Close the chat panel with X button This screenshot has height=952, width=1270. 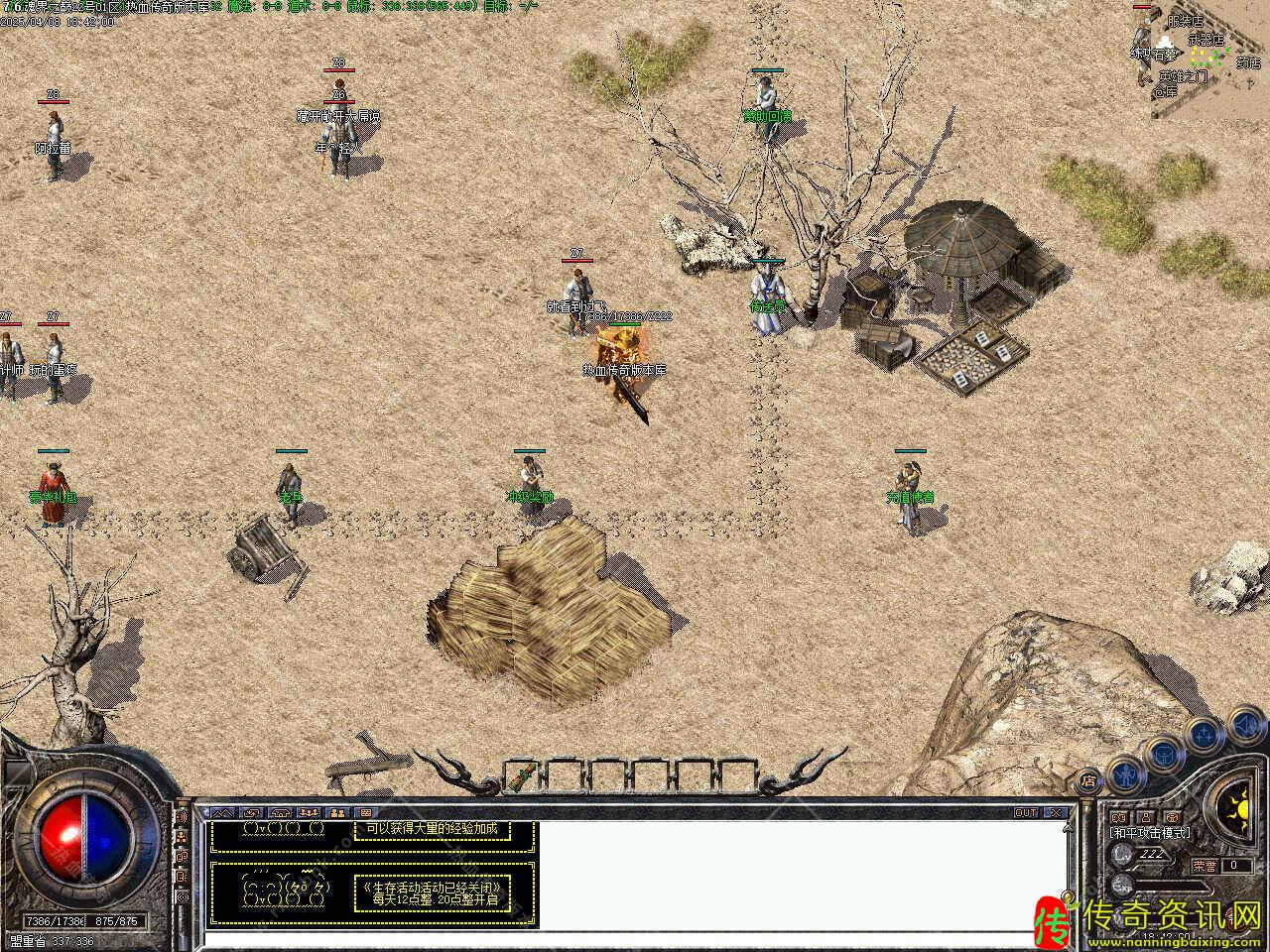pyautogui.click(x=1055, y=812)
